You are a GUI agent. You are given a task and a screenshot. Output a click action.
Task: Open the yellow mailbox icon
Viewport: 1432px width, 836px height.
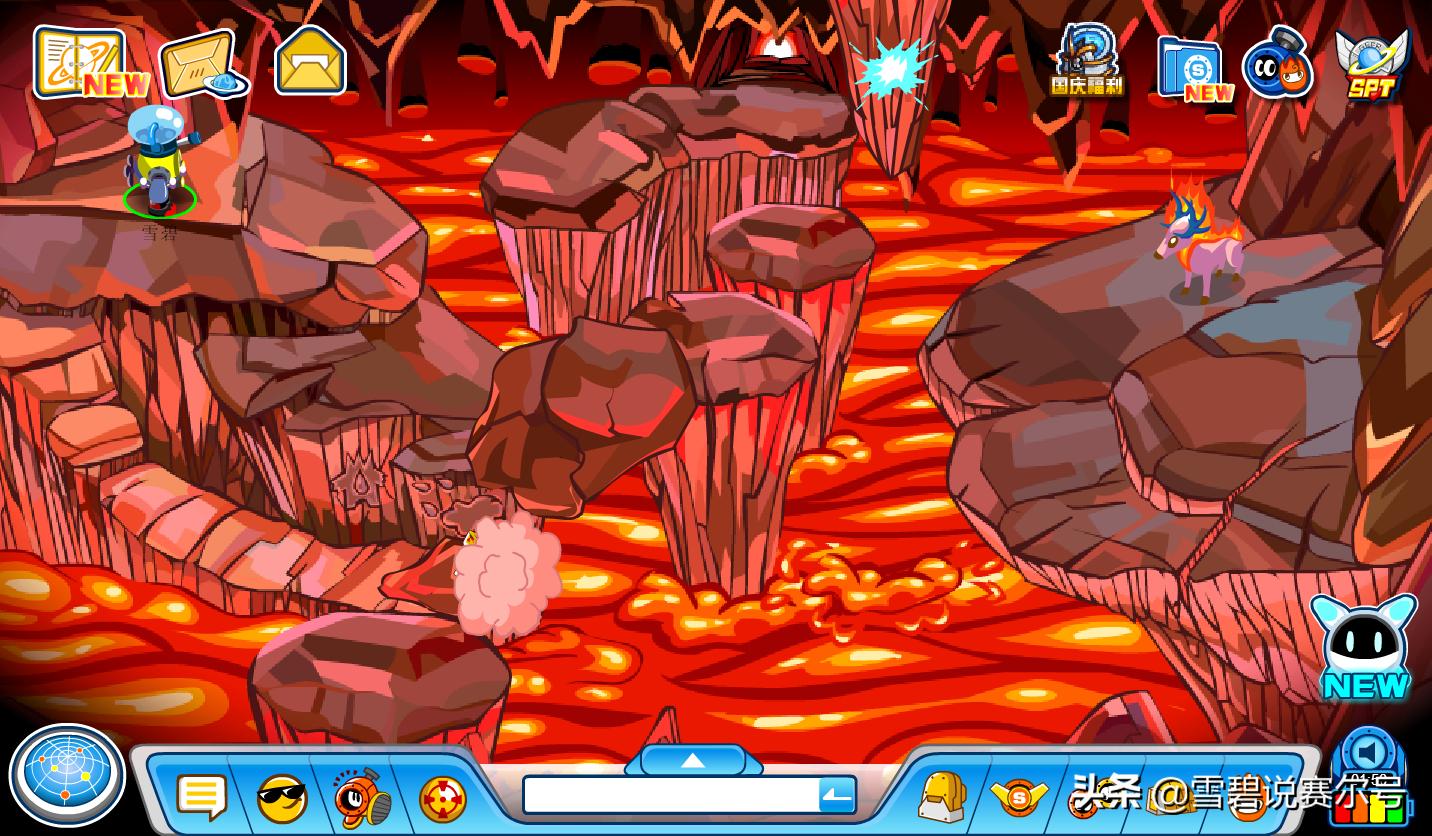pyautogui.click(x=310, y=62)
